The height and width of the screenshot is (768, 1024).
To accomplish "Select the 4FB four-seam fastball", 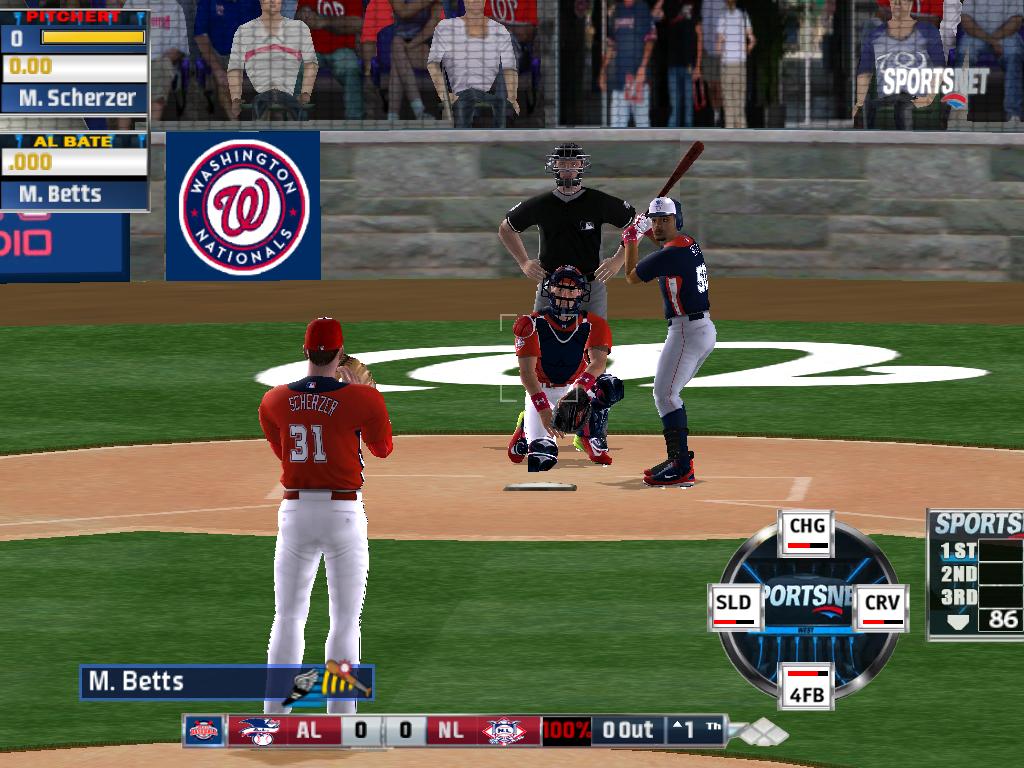I will point(806,684).
